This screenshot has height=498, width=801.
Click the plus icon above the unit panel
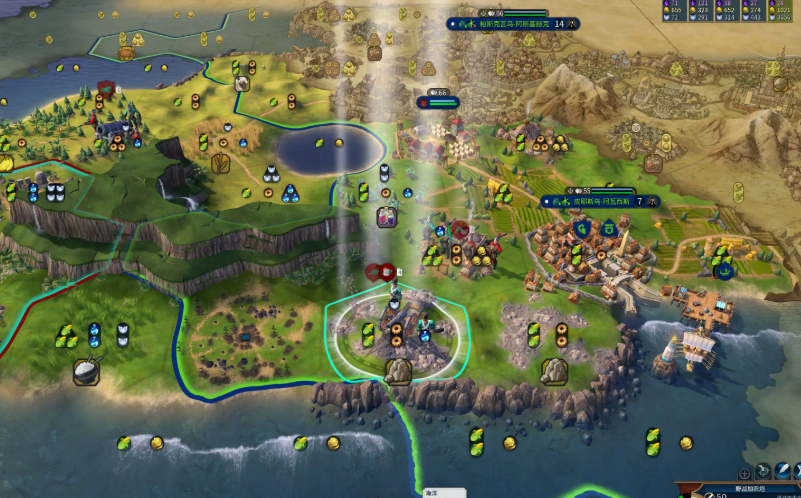pos(745,471)
